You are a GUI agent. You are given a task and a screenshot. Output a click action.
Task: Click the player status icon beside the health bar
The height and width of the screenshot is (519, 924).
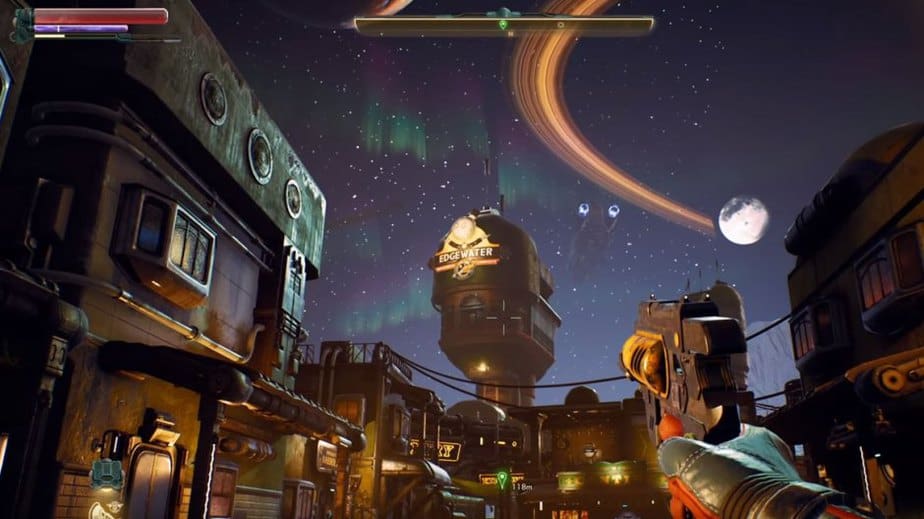[x=21, y=25]
